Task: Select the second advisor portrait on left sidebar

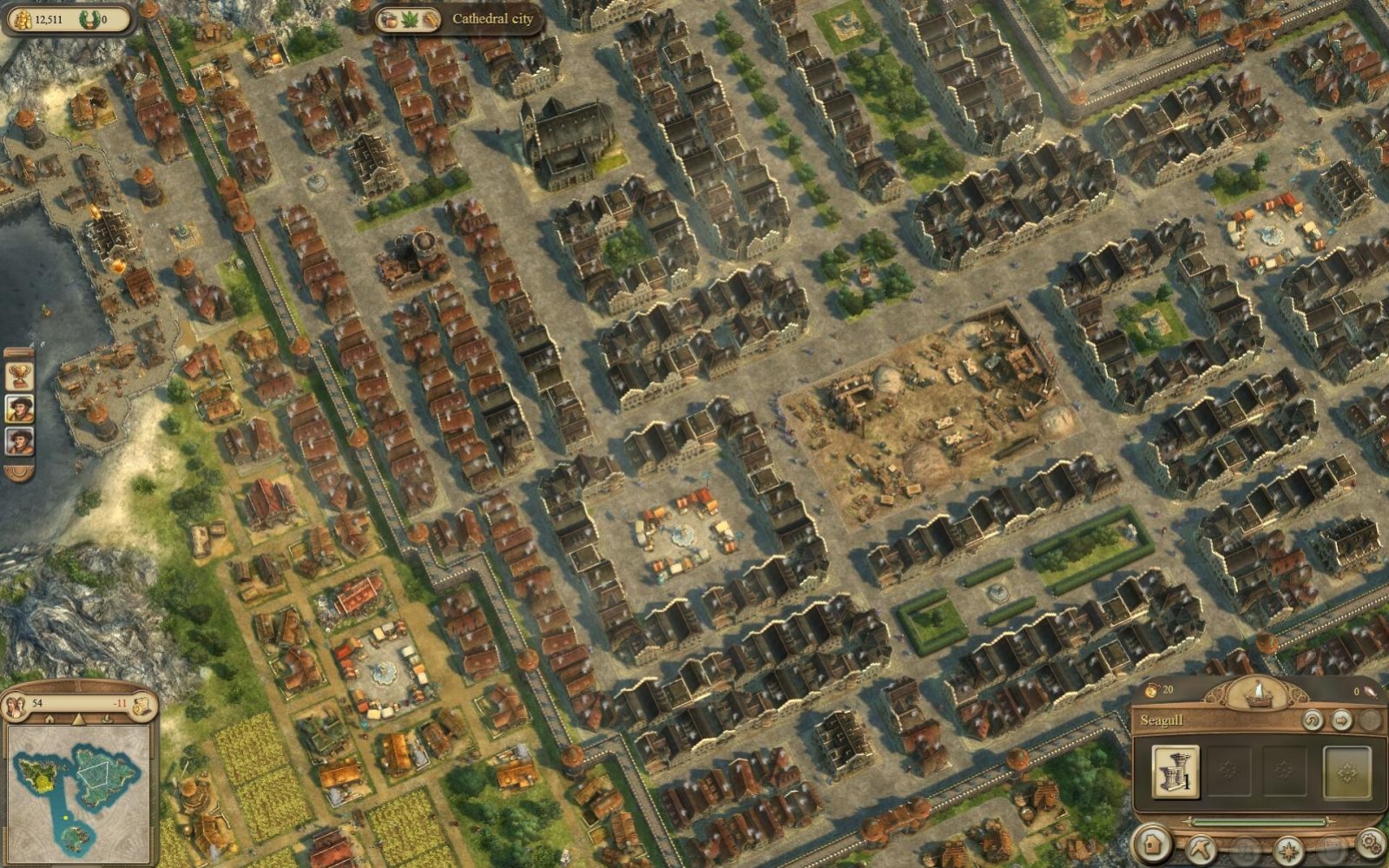Action: click(x=18, y=440)
